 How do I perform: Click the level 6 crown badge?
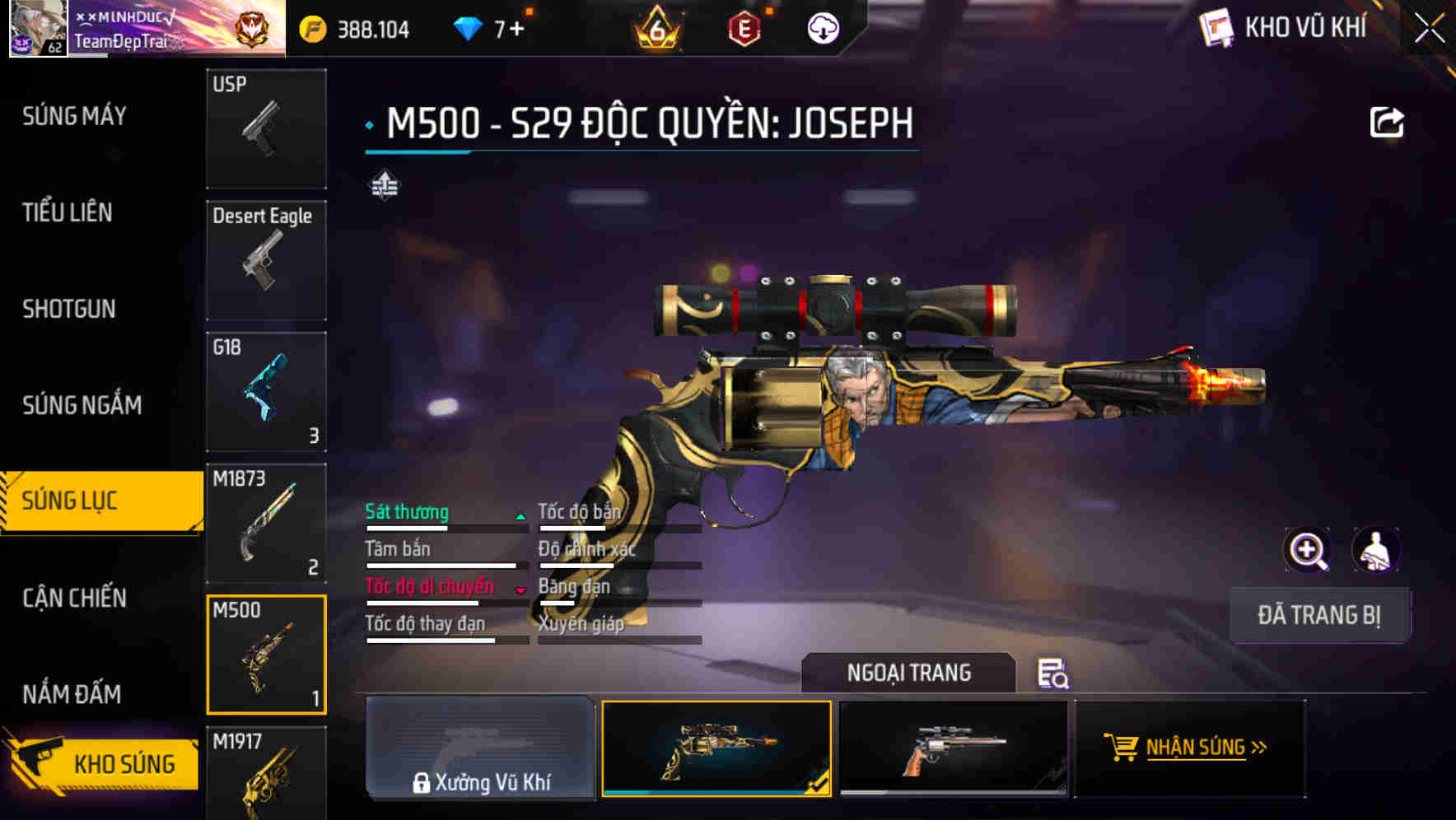click(x=655, y=29)
